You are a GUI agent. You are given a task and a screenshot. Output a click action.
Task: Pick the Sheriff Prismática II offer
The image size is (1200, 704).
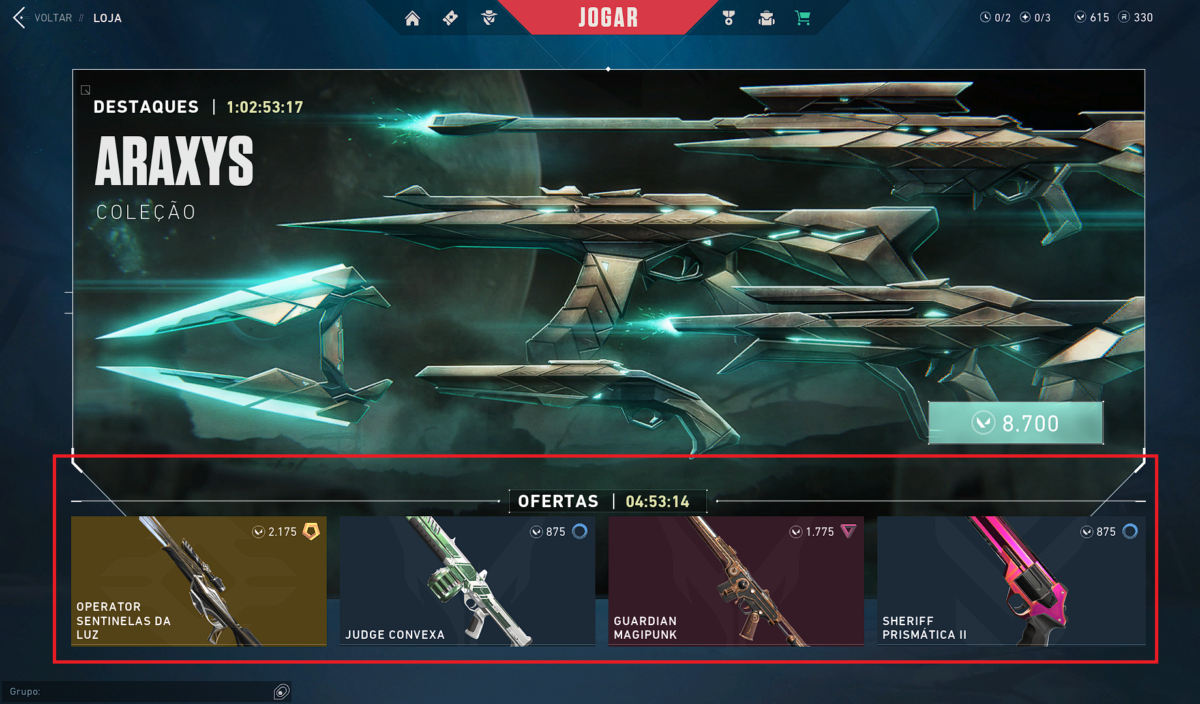coord(1011,580)
